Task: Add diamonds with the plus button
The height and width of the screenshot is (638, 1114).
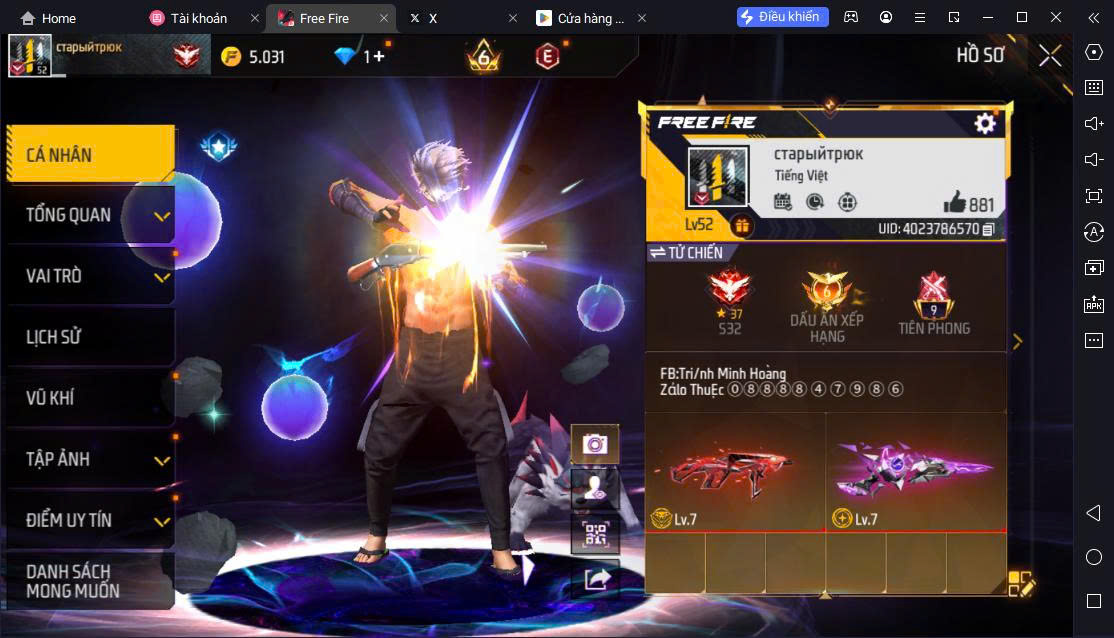Action: click(x=378, y=57)
